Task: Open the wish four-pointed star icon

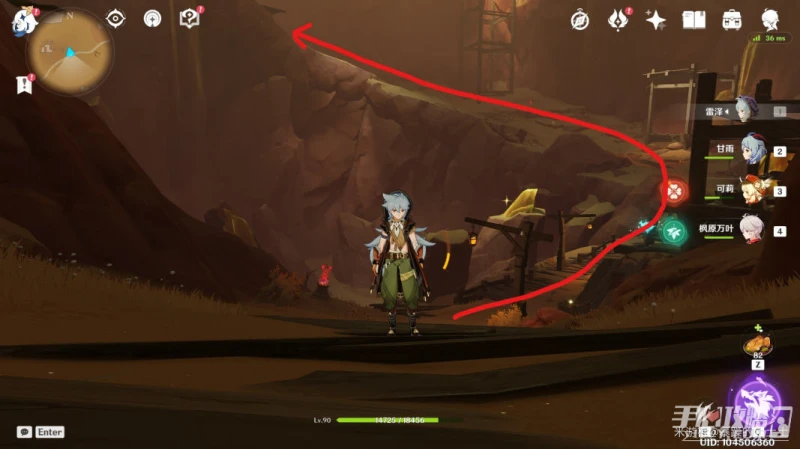Action: pos(656,19)
